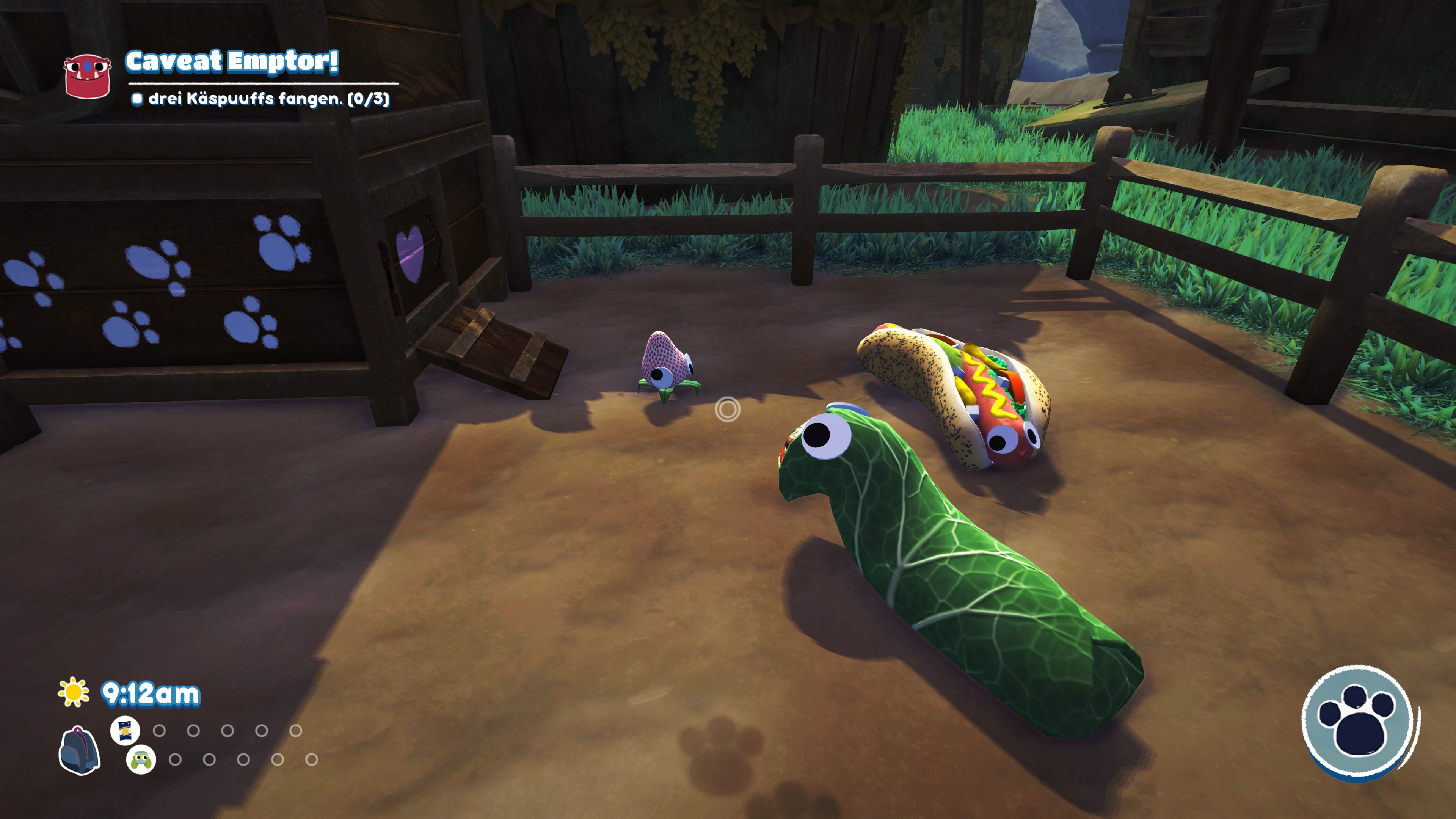Screen dimensions: 1456x819
Task: Select the blue chip bag Bugsnak icon
Action: tap(125, 730)
